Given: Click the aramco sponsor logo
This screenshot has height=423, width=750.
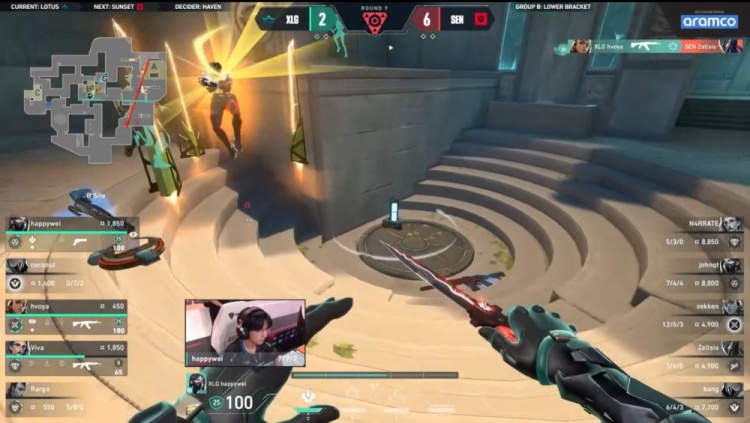Looking at the screenshot, I should point(709,21).
